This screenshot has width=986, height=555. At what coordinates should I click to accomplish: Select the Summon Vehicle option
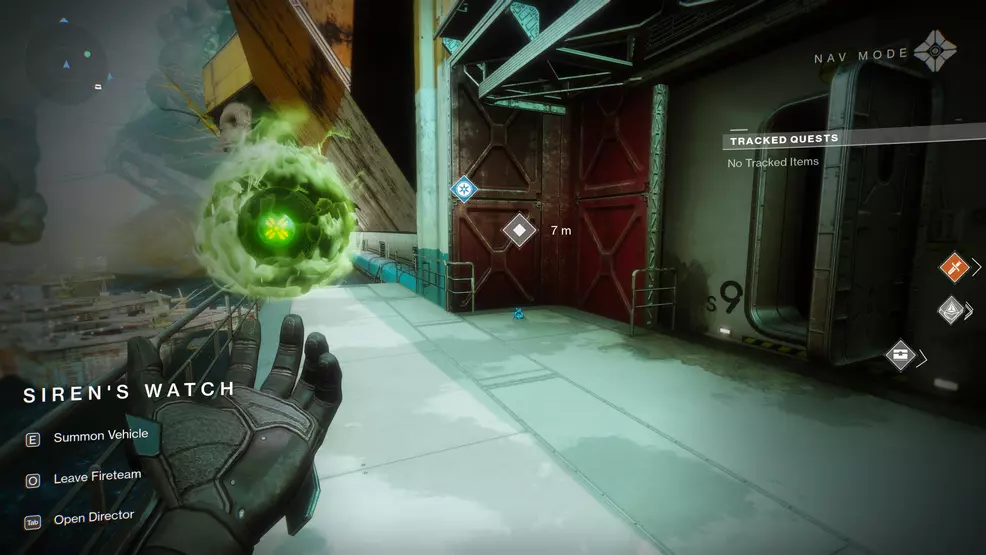coord(100,436)
